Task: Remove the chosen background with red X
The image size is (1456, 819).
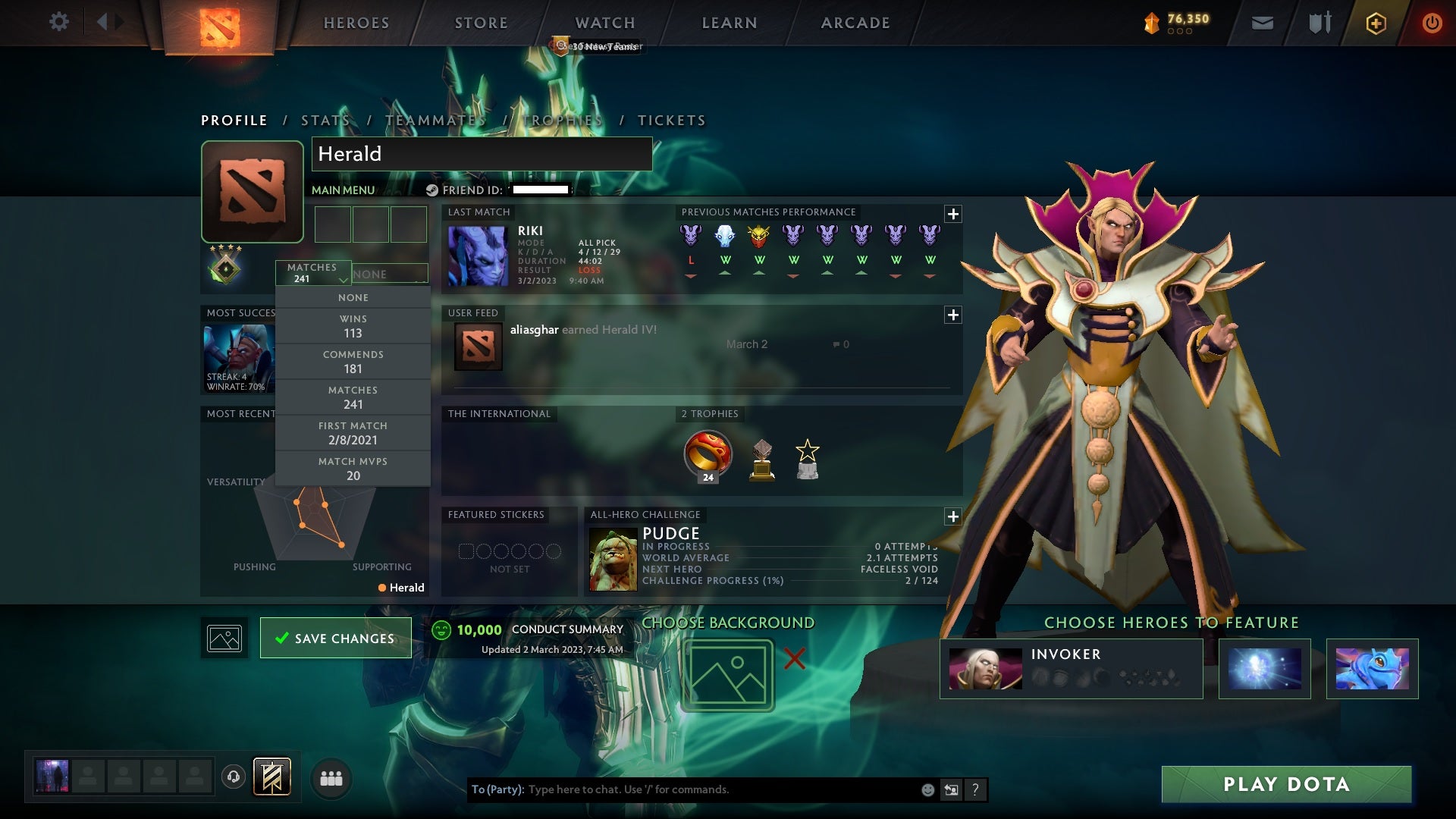Action: (x=794, y=658)
